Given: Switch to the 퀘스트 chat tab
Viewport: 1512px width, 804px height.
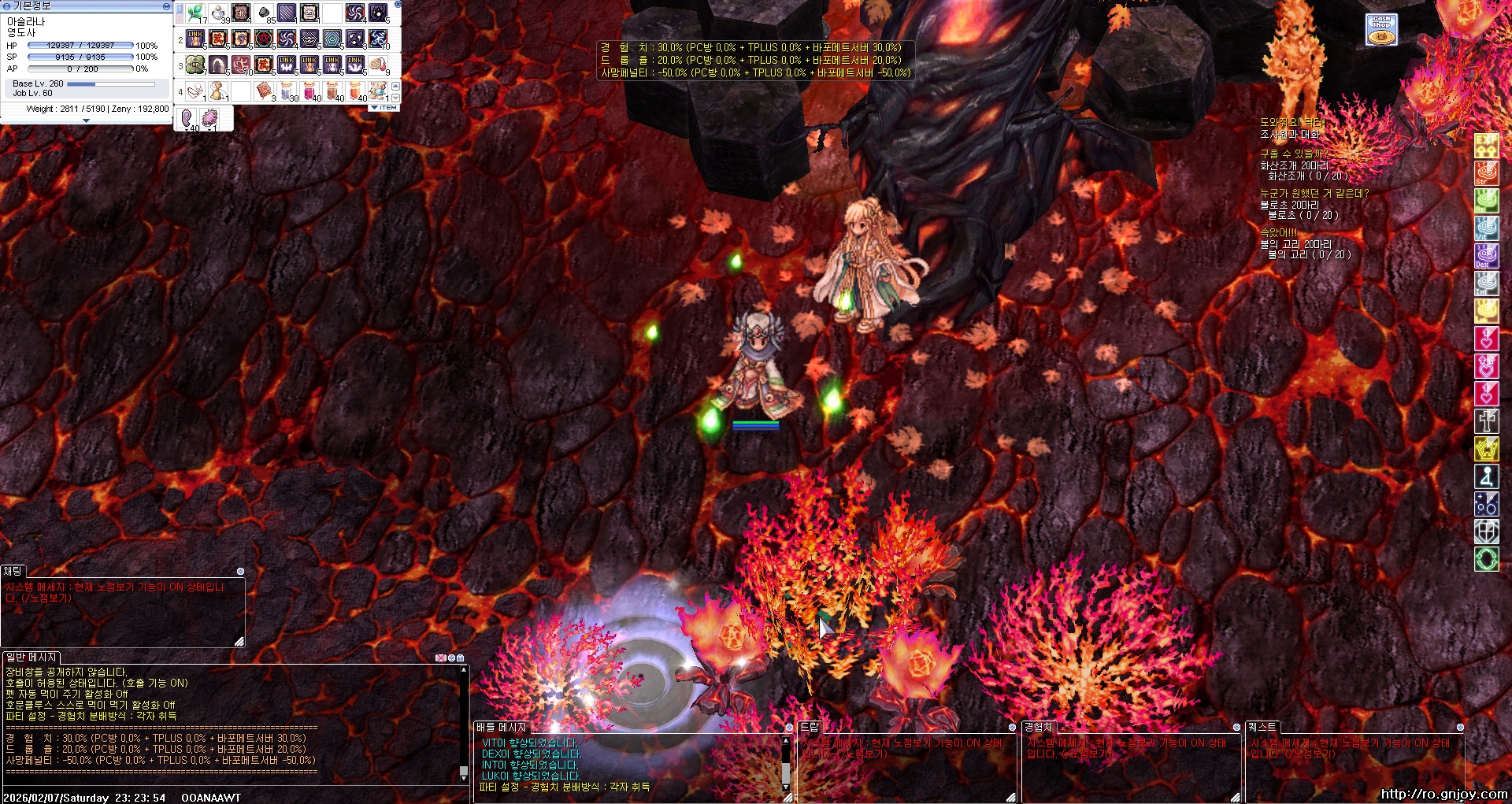Looking at the screenshot, I should click(1262, 727).
